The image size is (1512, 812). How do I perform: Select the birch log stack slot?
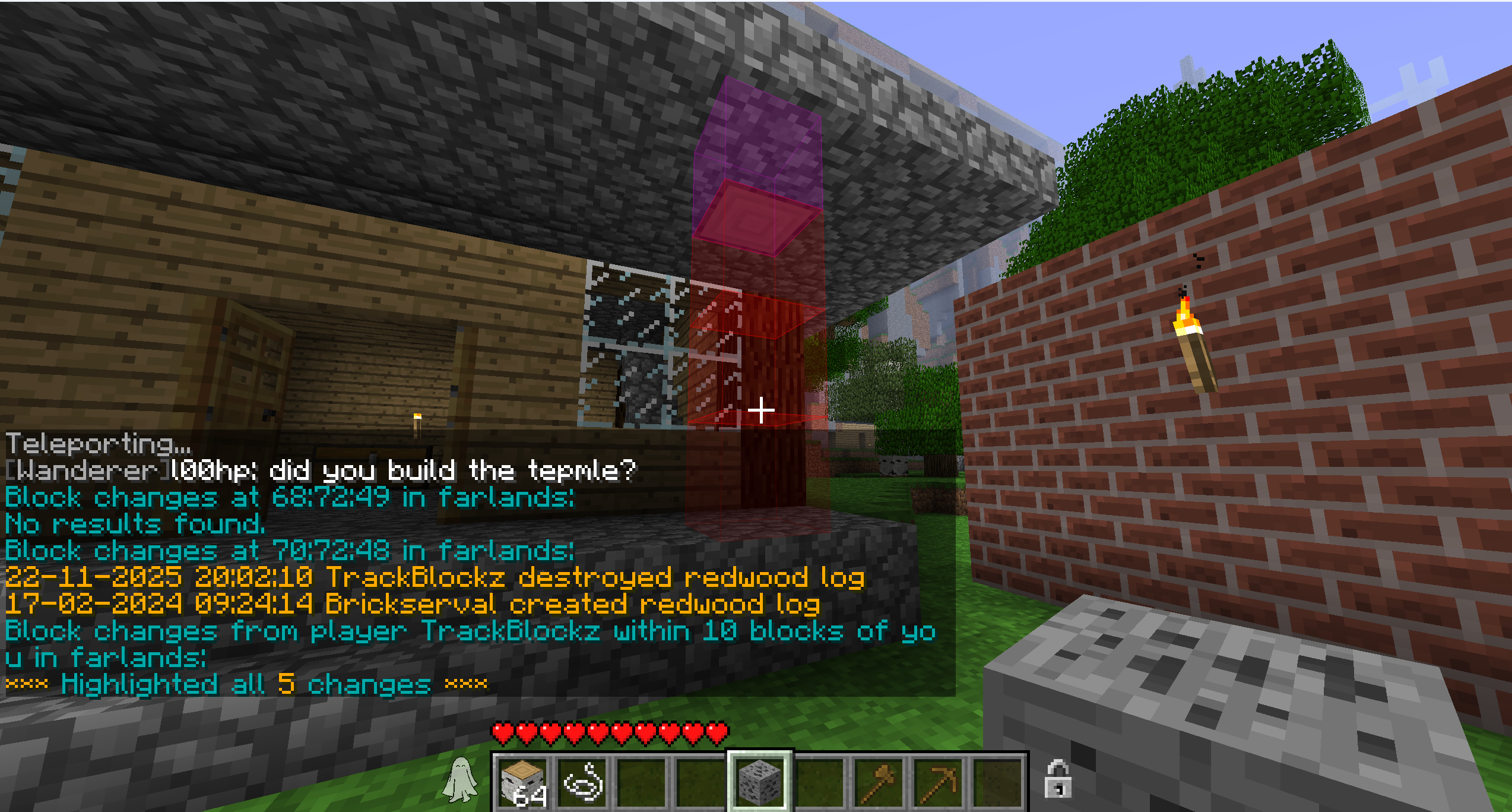click(x=522, y=781)
